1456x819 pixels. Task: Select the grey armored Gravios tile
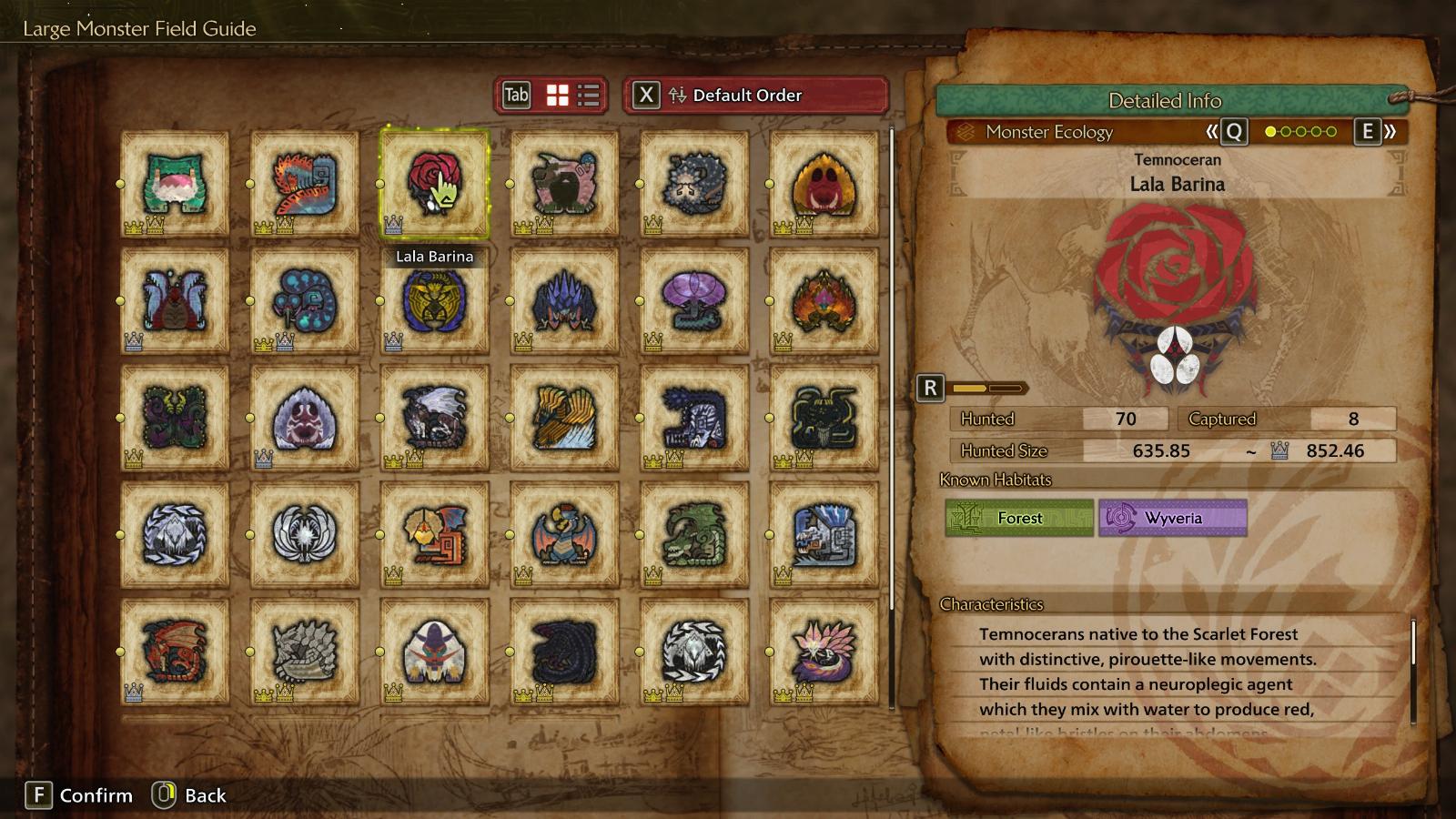pyautogui.click(x=305, y=651)
